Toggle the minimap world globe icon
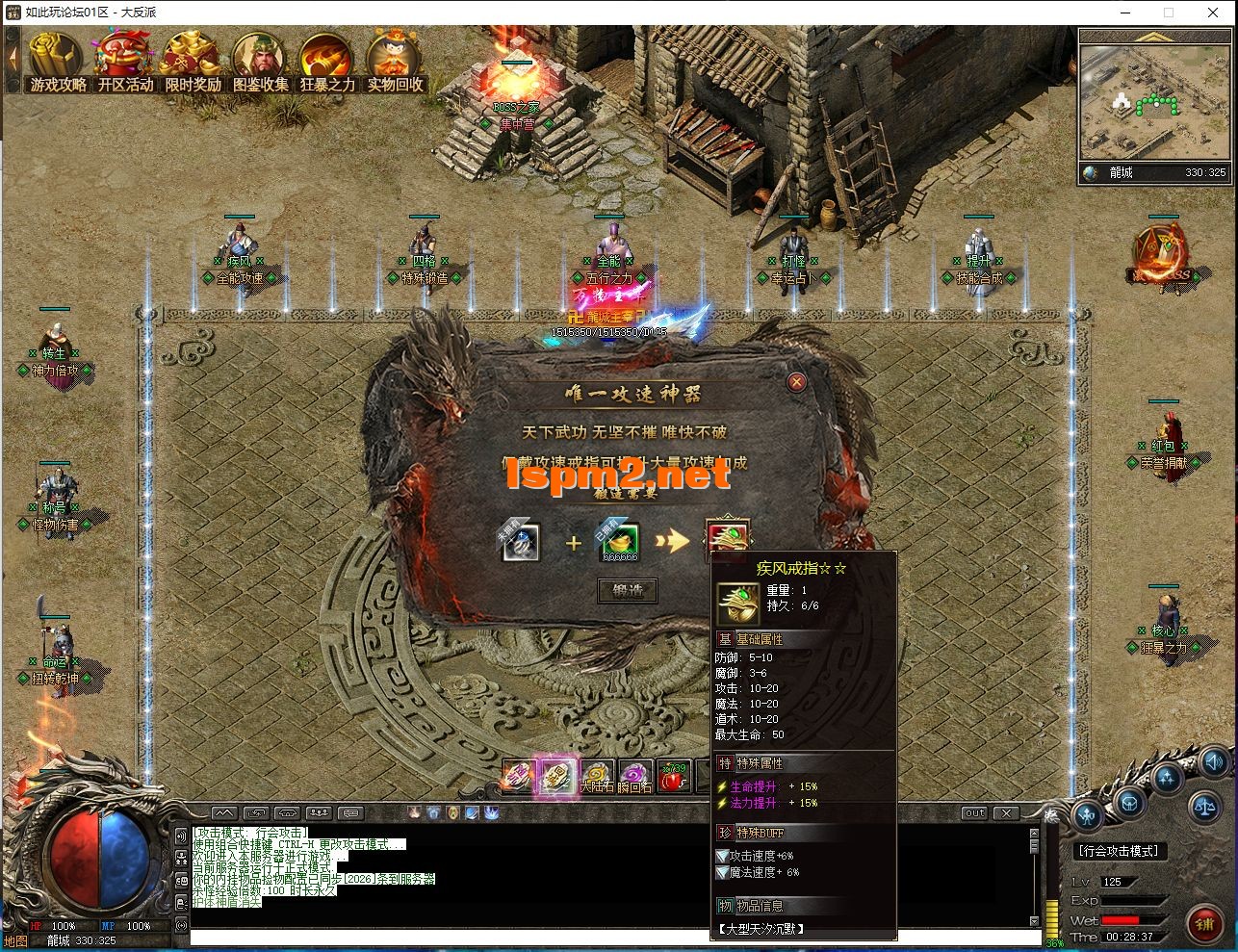Image resolution: width=1238 pixels, height=952 pixels. pos(1089,174)
